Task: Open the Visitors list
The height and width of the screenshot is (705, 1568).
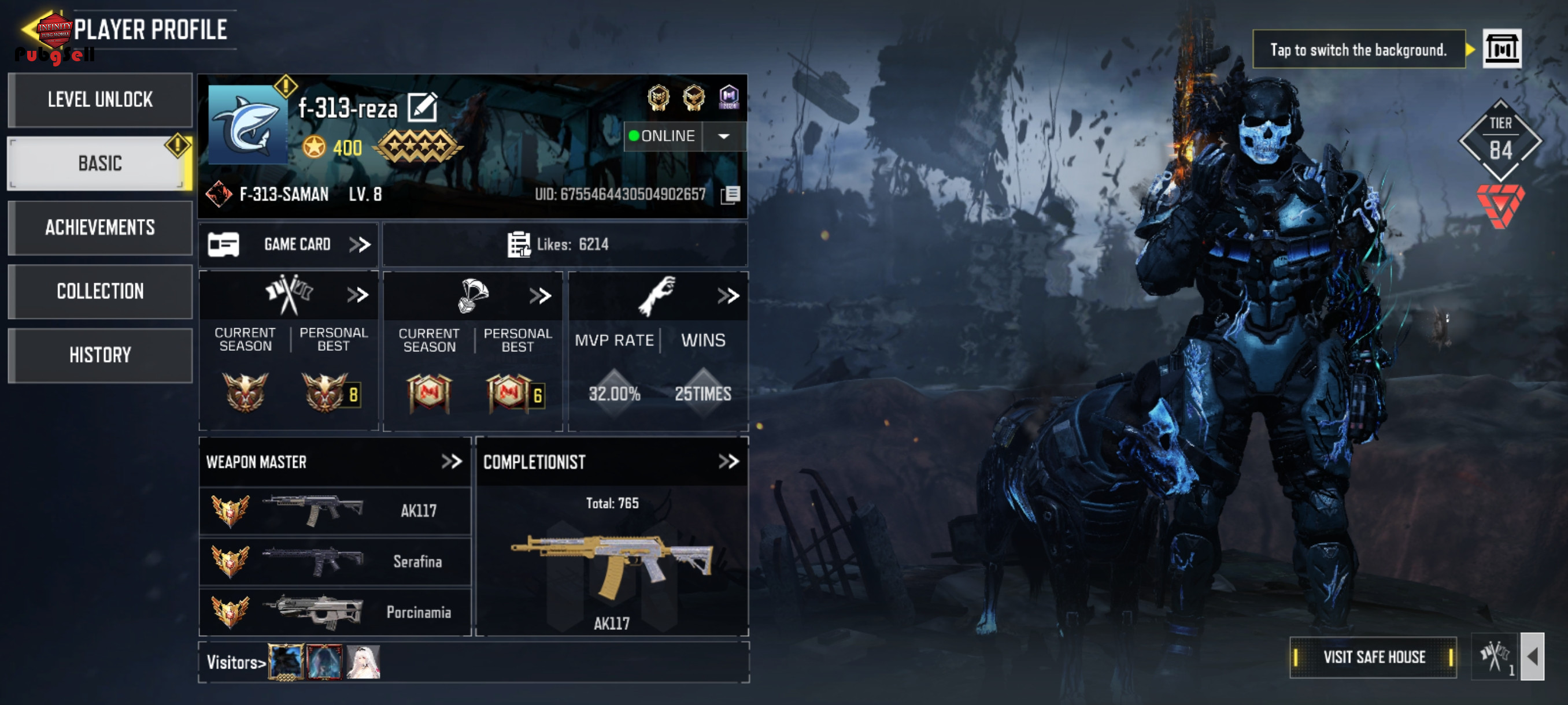Action: pyautogui.click(x=236, y=662)
